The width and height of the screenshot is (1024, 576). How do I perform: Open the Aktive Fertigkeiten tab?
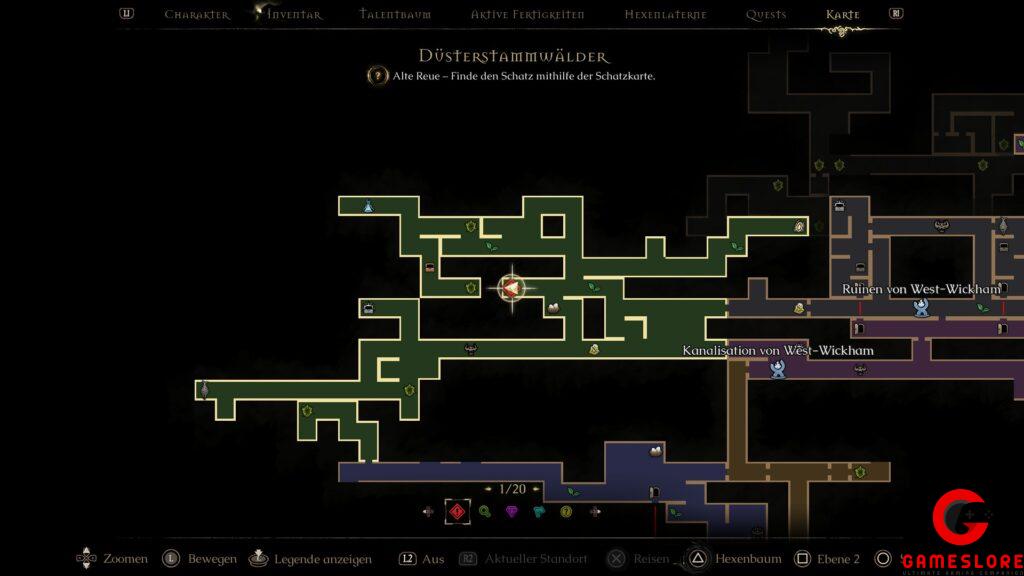click(x=527, y=15)
